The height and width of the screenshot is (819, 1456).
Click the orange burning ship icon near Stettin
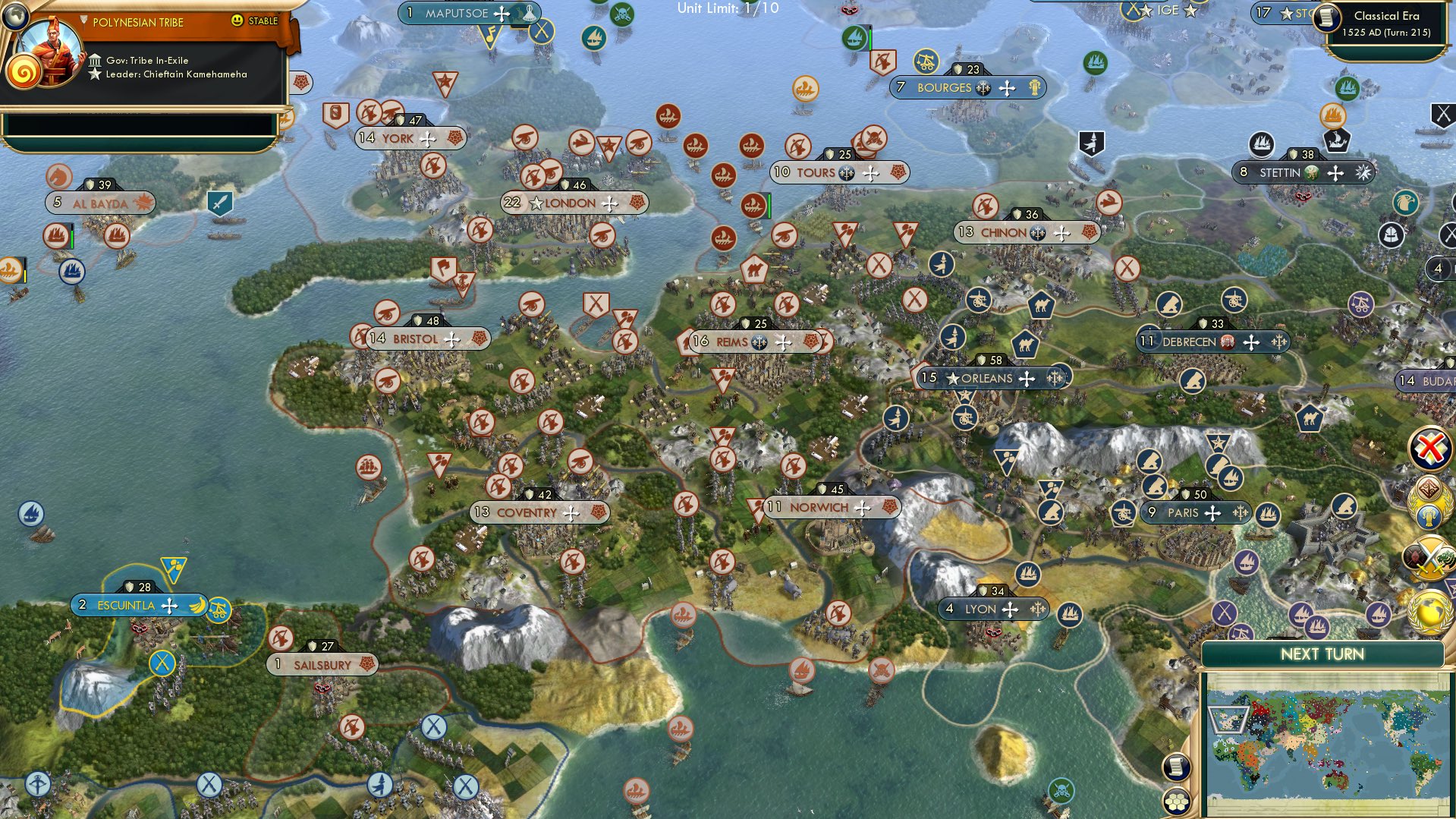tap(1333, 117)
